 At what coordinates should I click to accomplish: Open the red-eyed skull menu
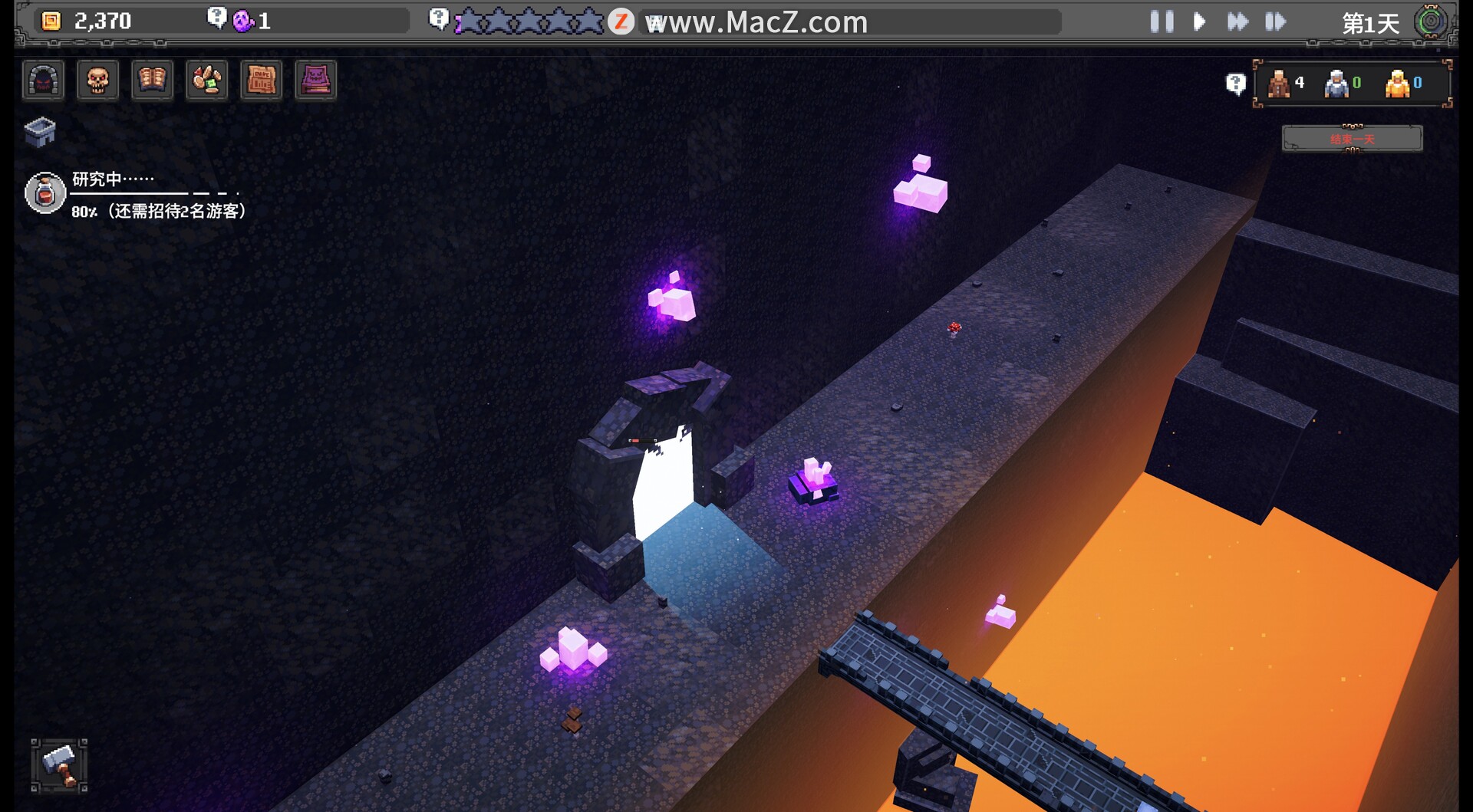click(x=98, y=81)
